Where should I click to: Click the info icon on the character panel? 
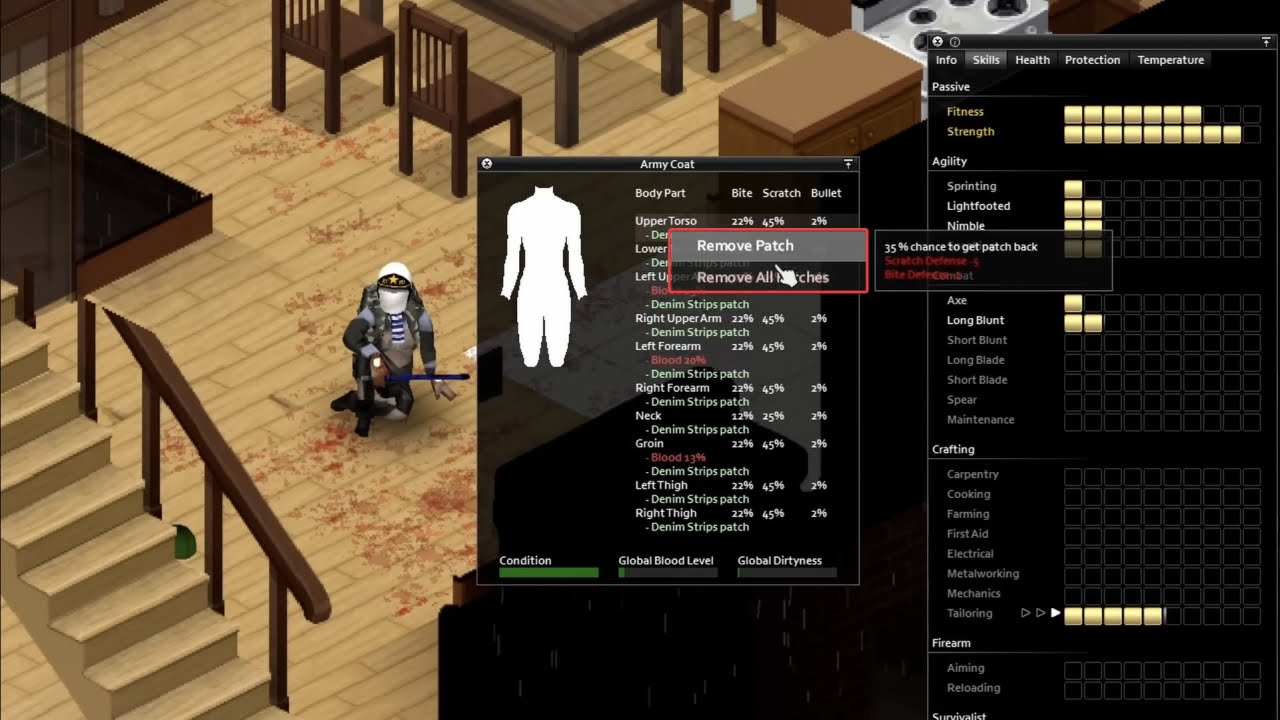pyautogui.click(x=953, y=41)
